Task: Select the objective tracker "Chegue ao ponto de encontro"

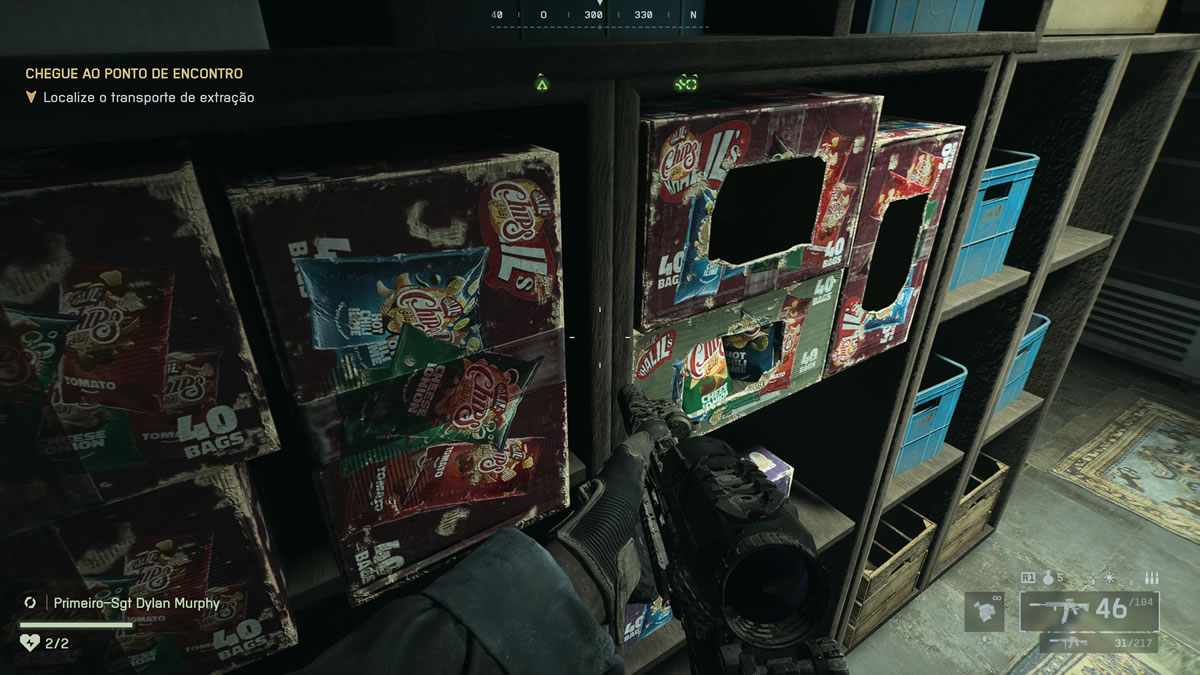Action: click(134, 73)
